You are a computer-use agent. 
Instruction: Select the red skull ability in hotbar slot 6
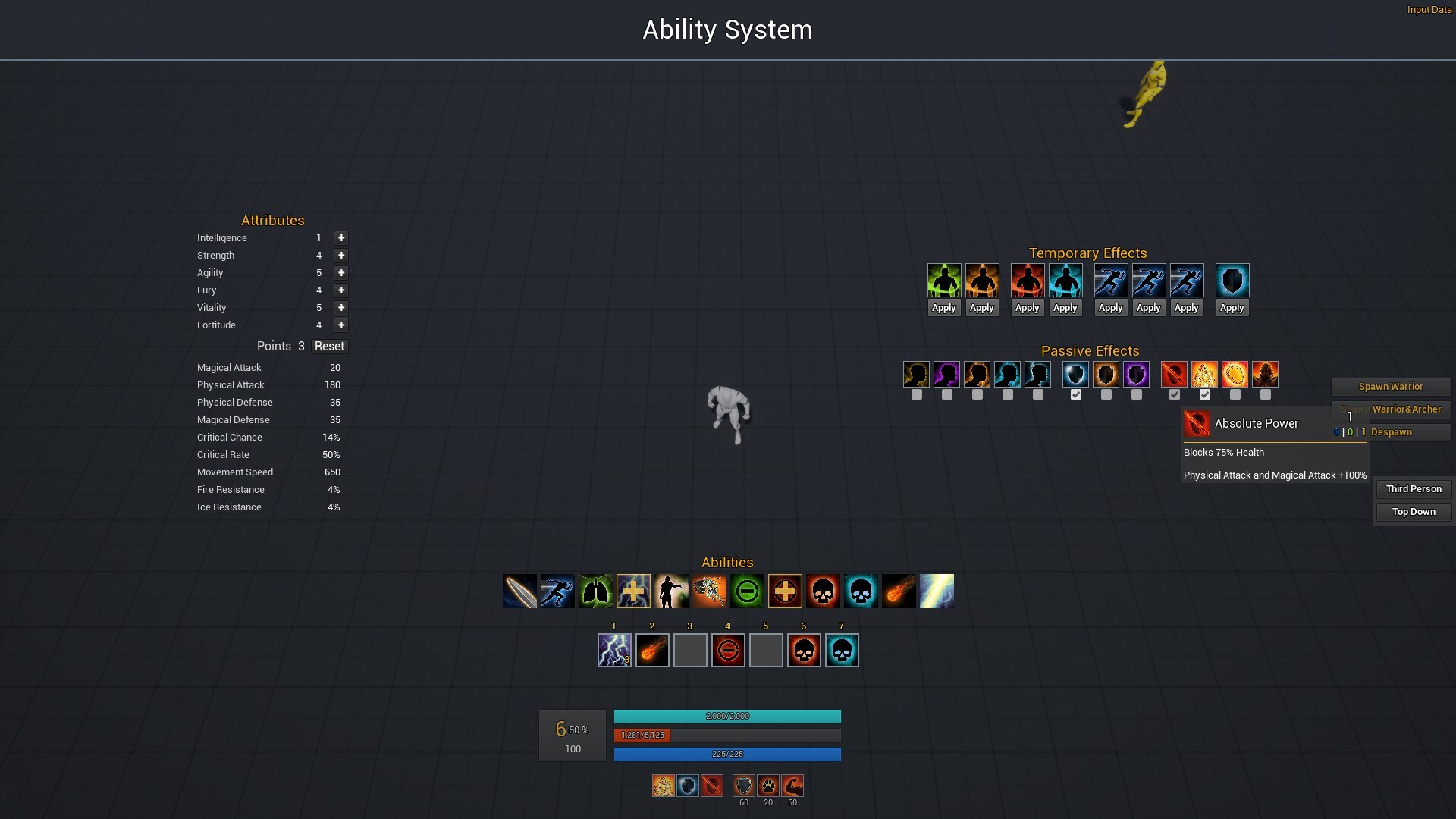pos(804,651)
